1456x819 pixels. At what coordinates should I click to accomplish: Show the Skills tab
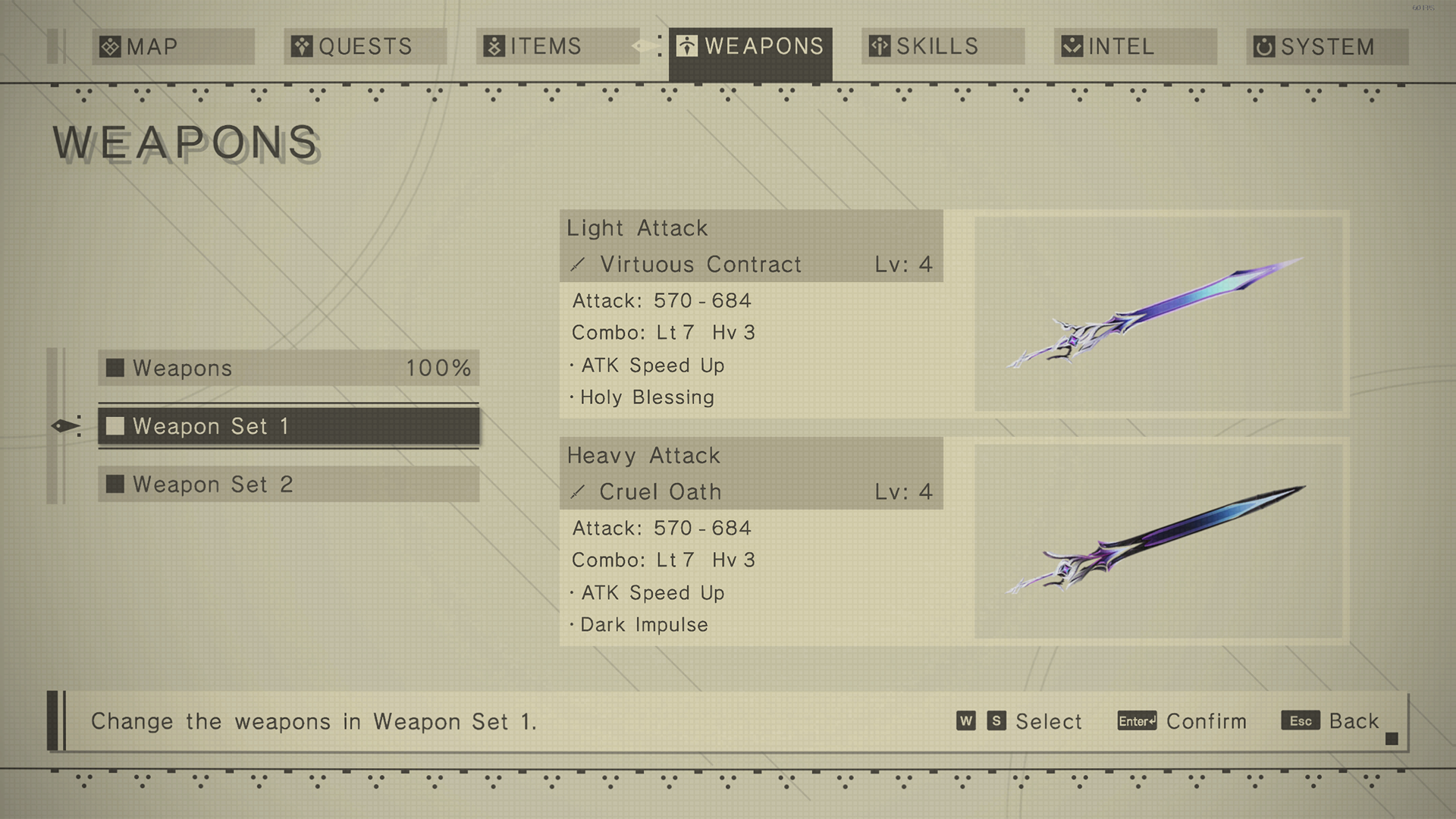coord(943,47)
